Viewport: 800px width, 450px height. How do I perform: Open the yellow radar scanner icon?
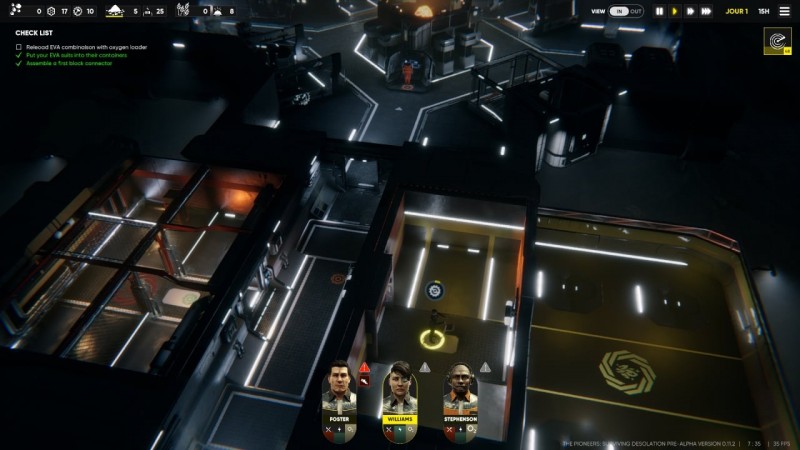click(x=777, y=42)
